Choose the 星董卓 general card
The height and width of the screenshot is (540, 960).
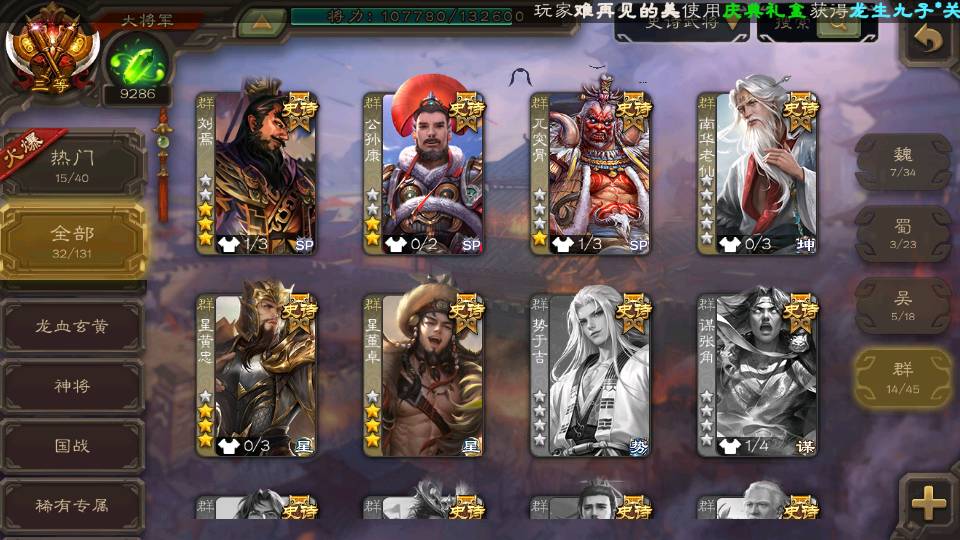point(423,375)
